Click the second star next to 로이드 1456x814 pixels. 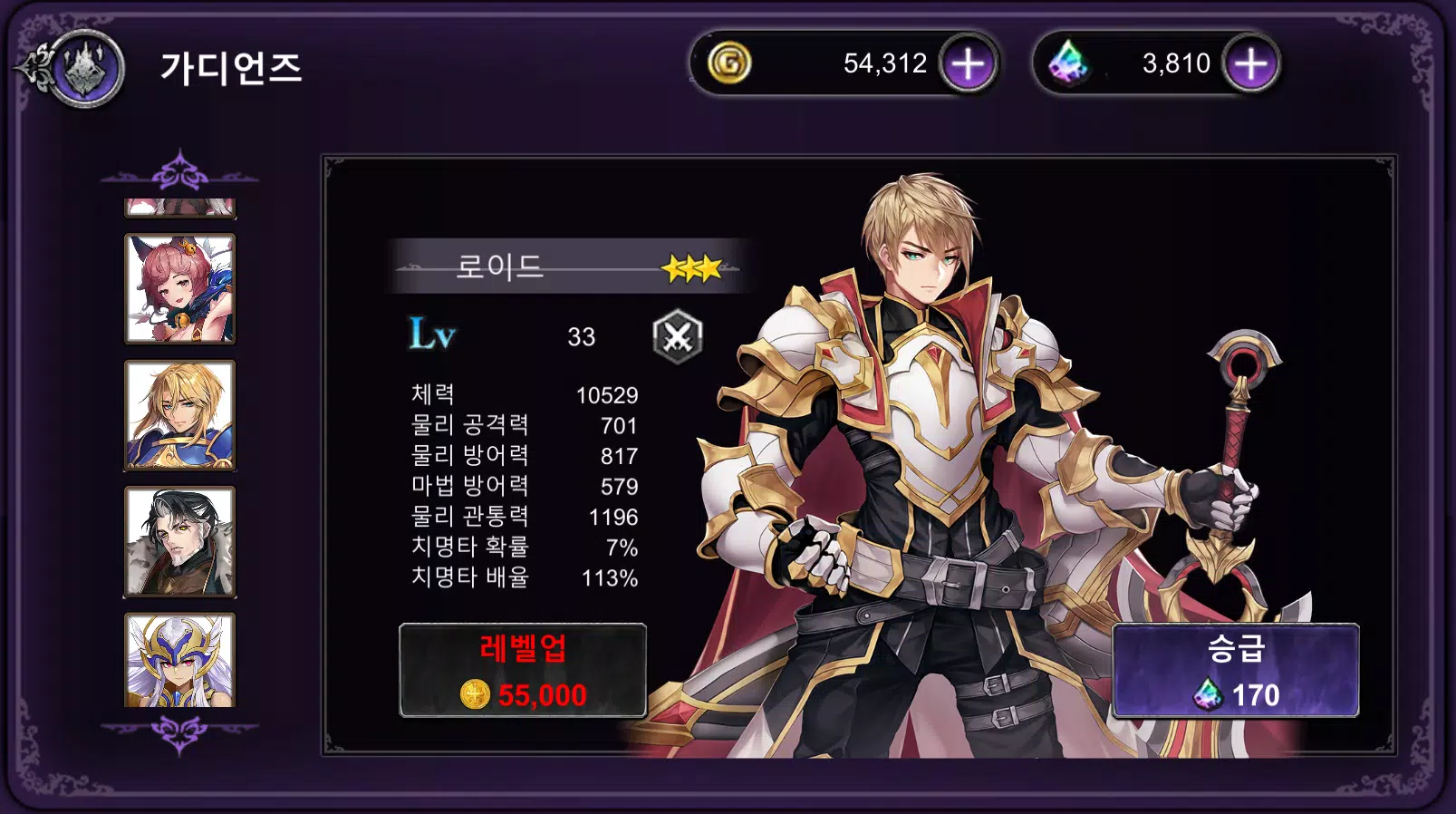pos(689,267)
